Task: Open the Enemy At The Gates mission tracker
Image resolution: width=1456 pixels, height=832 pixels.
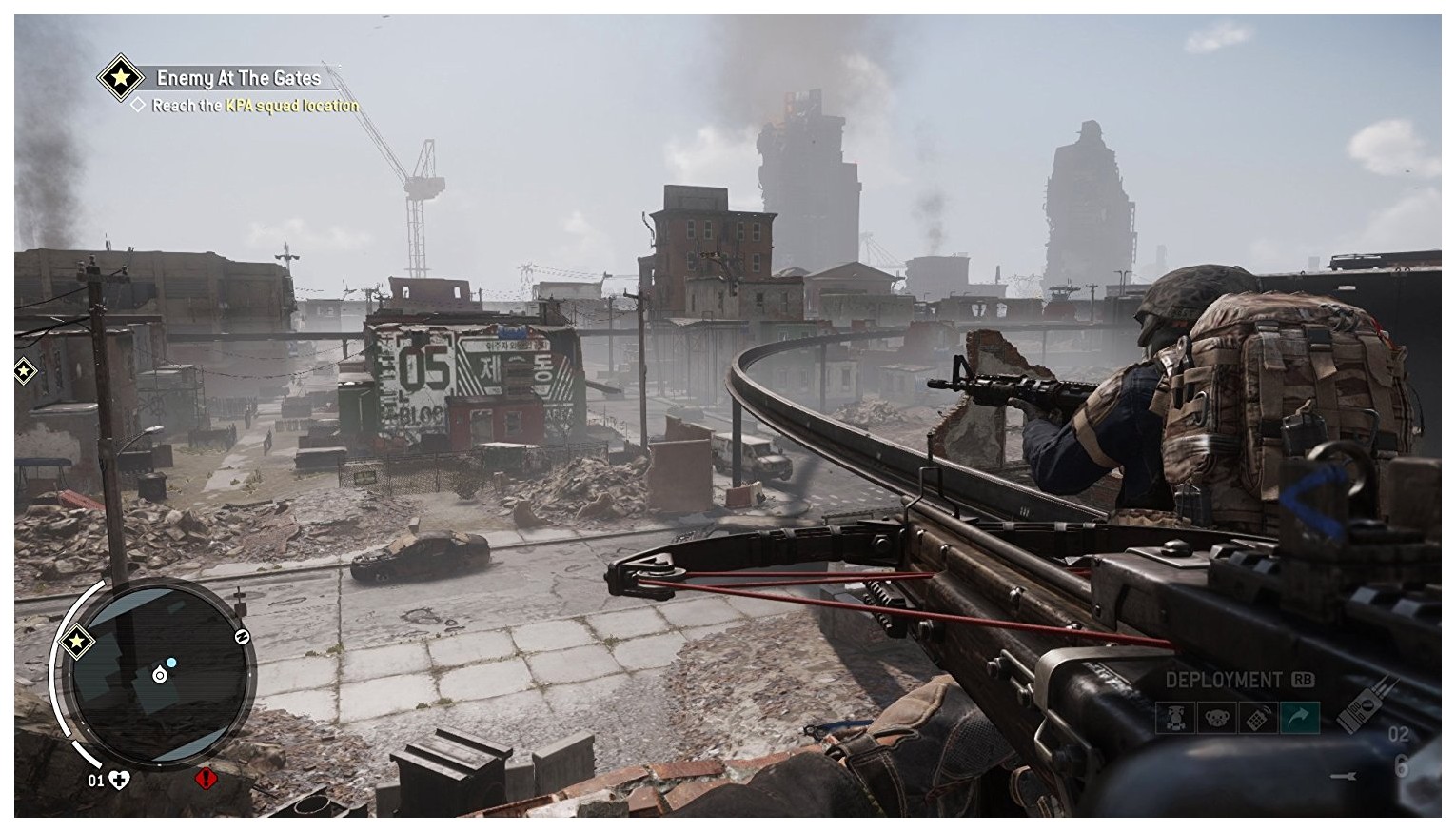Action: 238,78
